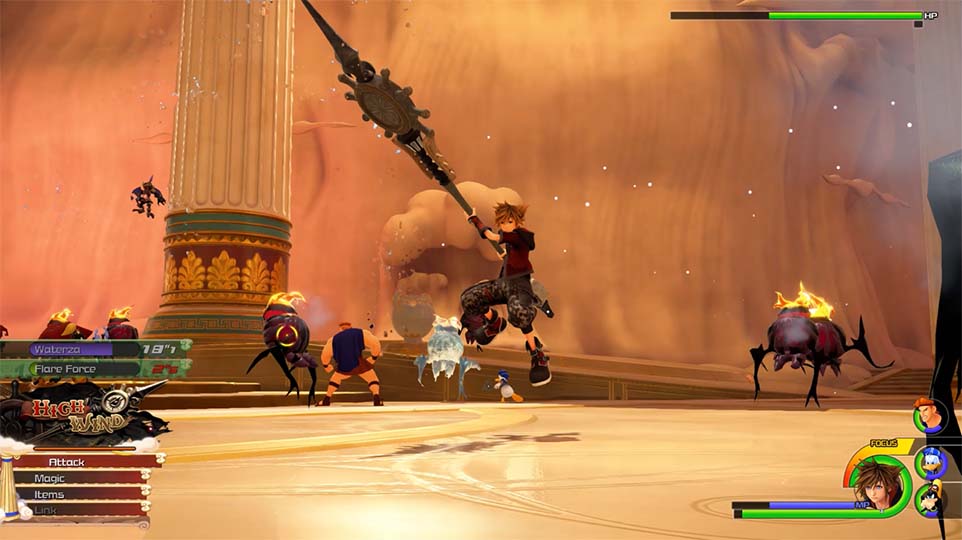Choose Donald's party portrait
This screenshot has height=540, width=962.
coord(931,462)
